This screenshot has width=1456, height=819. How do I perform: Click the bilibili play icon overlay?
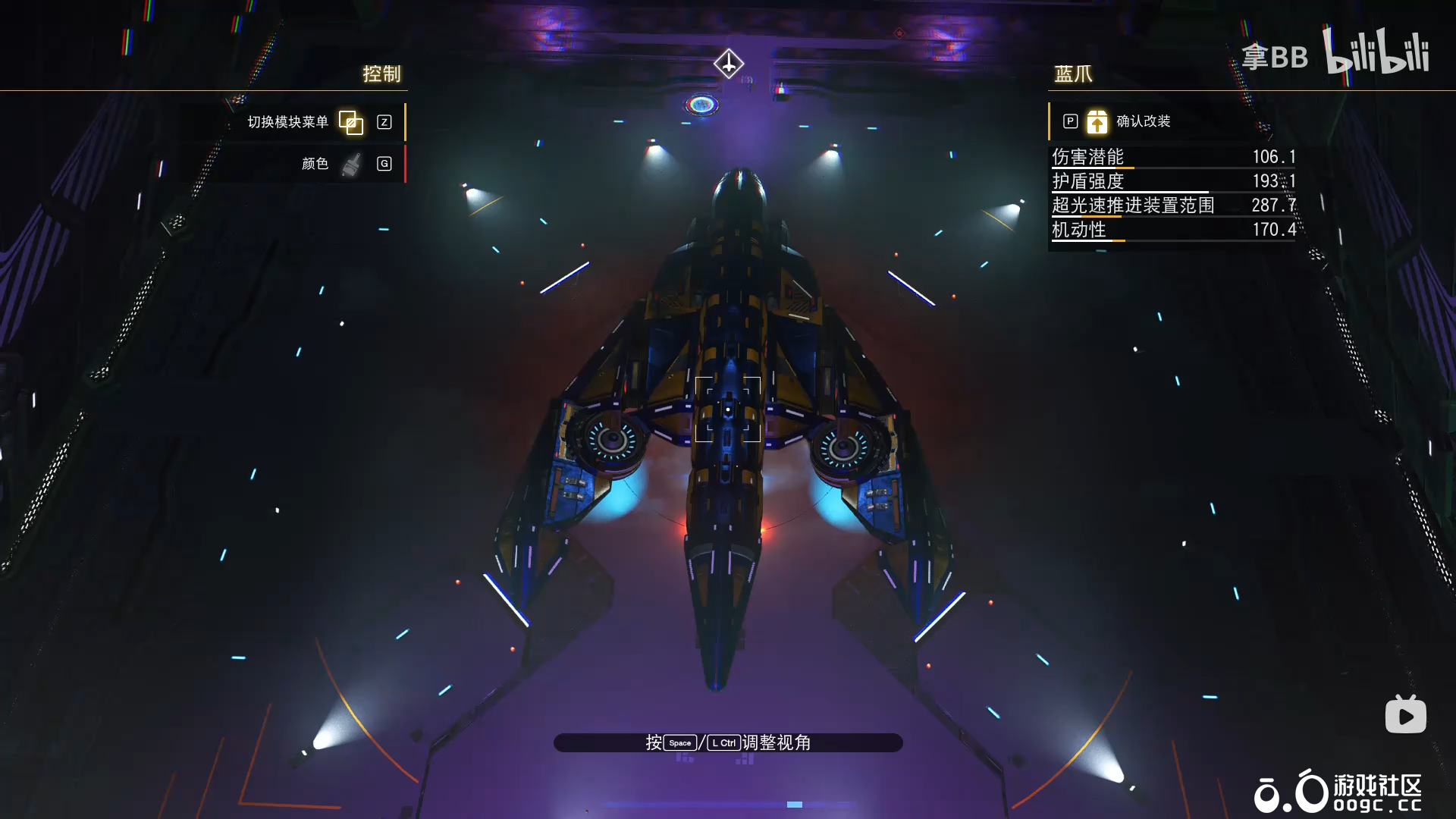pos(1405,715)
